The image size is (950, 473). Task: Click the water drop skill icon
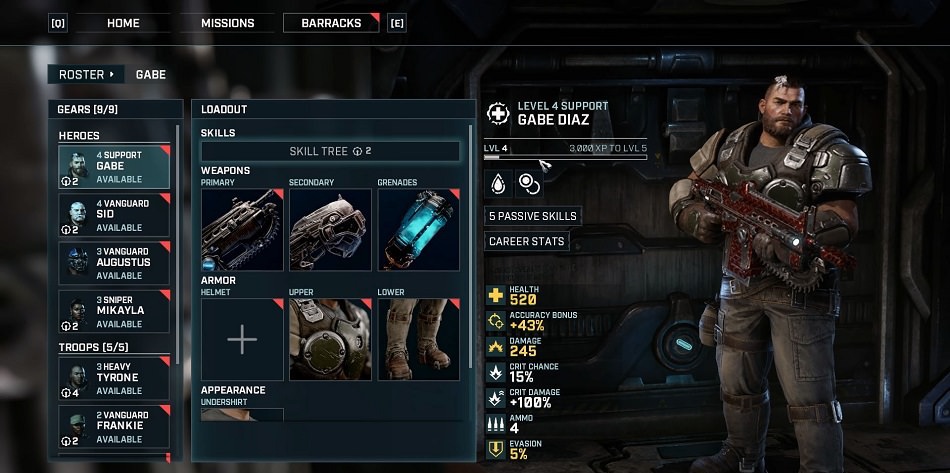click(x=498, y=183)
